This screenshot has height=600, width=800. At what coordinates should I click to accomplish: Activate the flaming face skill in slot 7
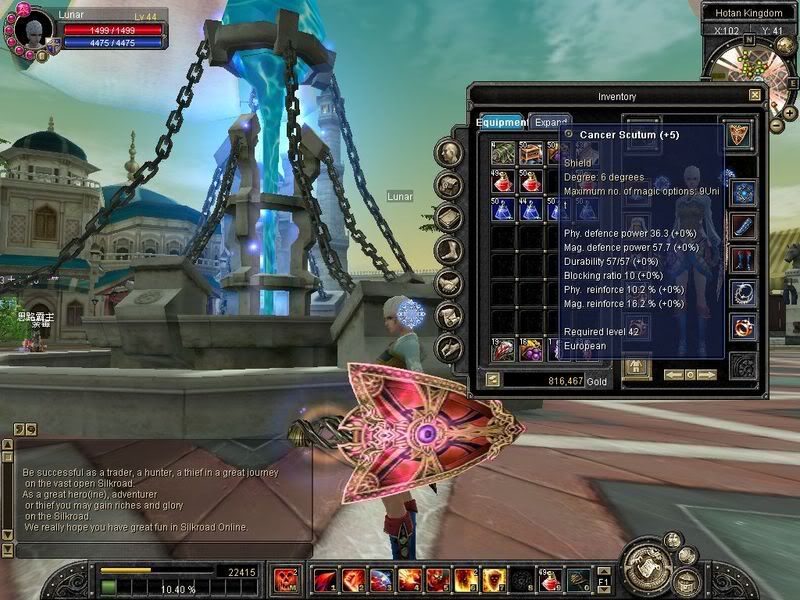click(x=494, y=579)
